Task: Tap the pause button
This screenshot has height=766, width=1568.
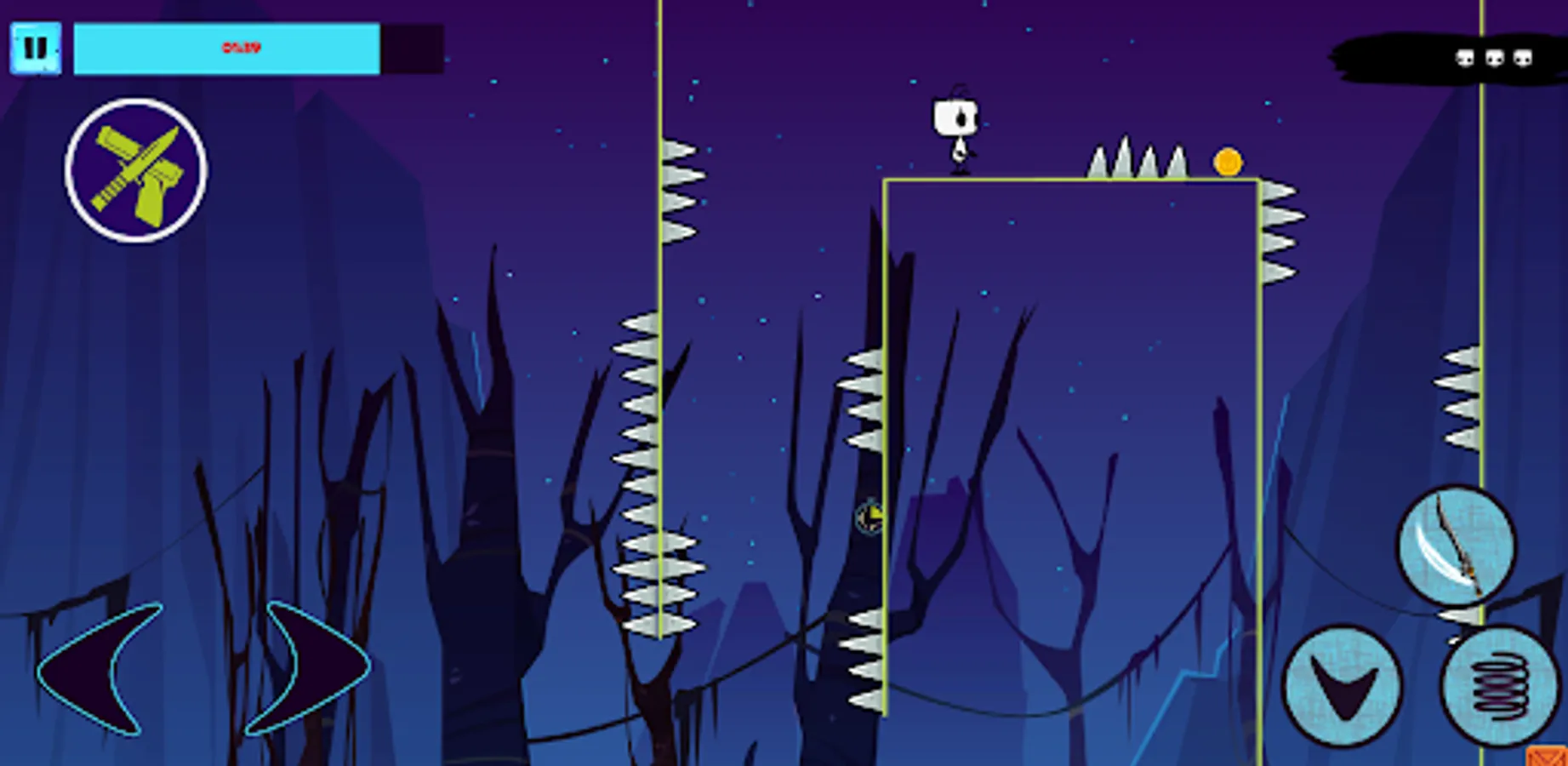Action: pyautogui.click(x=36, y=49)
